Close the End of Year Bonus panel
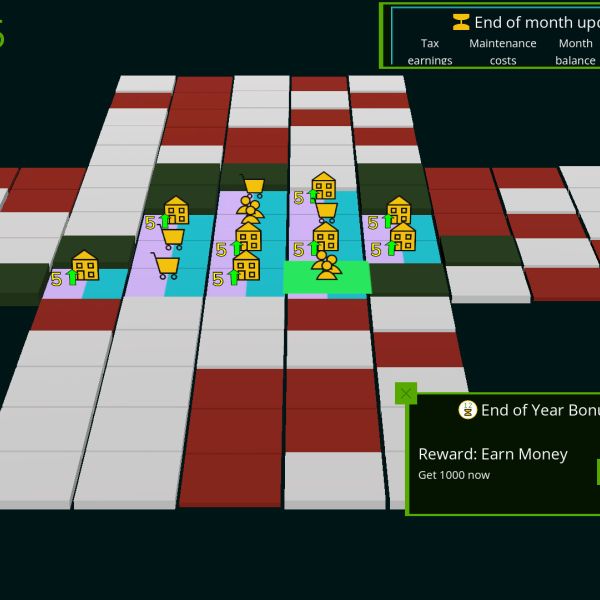 pos(405,393)
